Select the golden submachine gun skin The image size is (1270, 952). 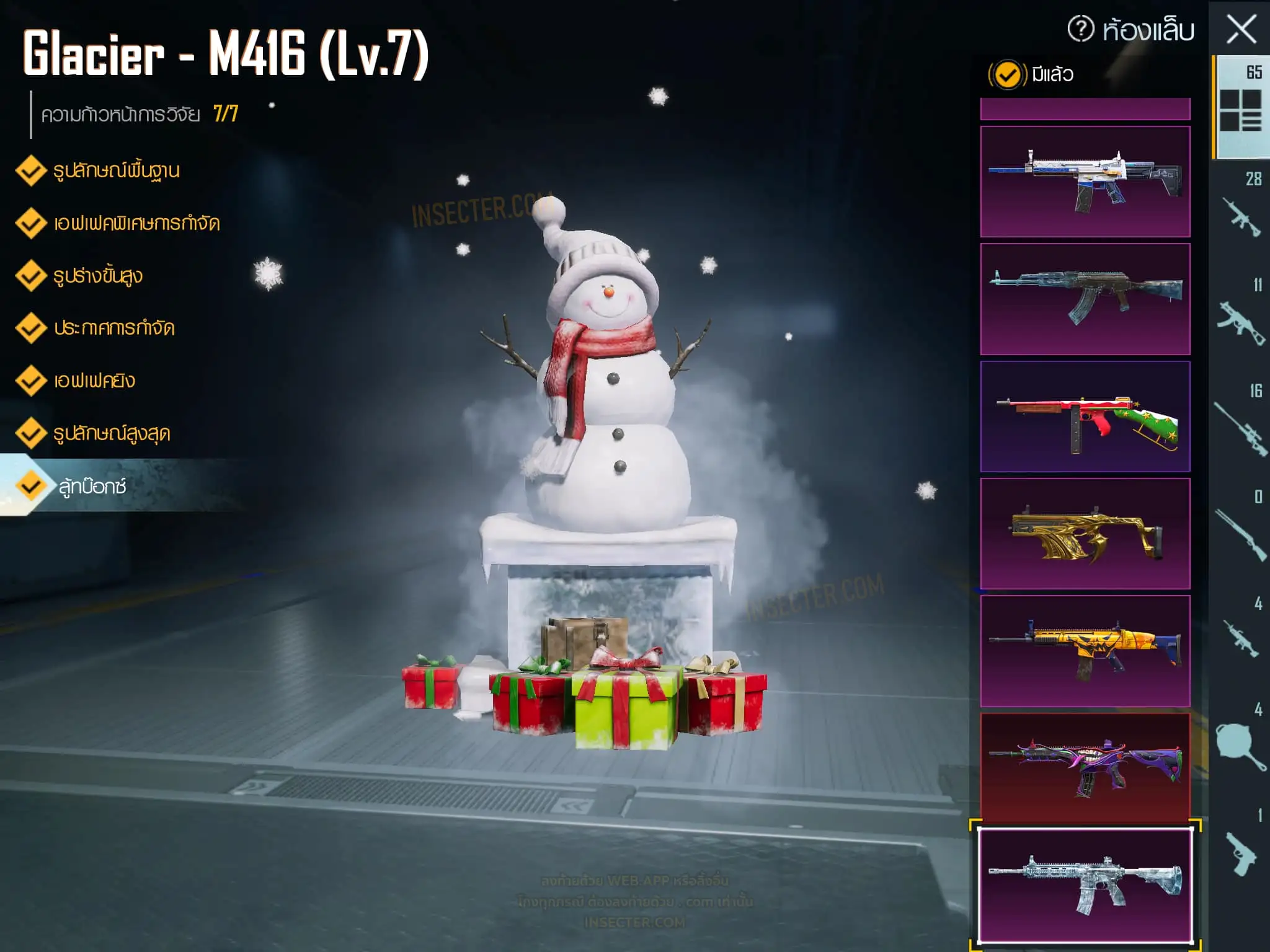tap(1085, 534)
